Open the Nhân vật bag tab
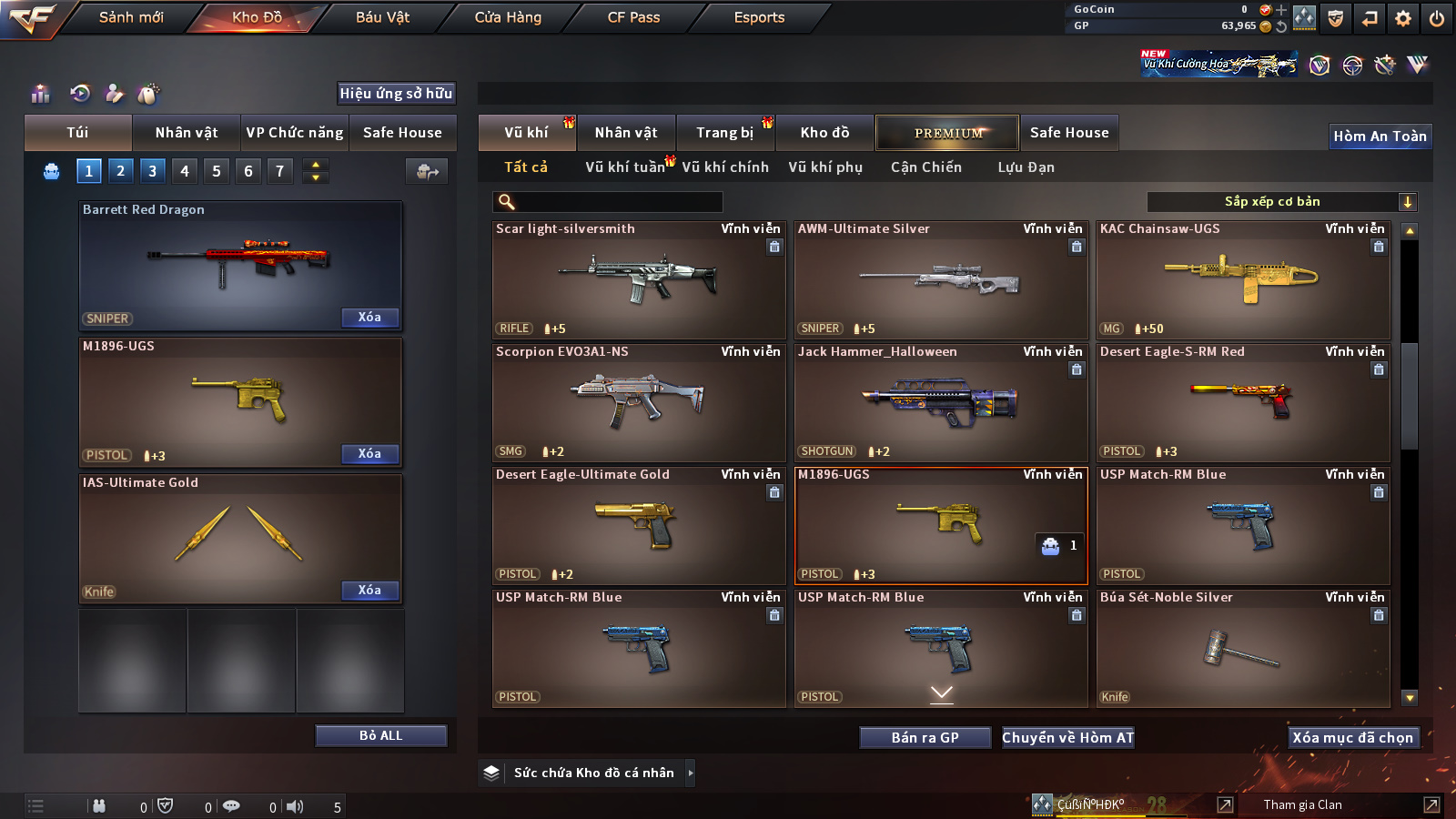Viewport: 1456px width, 819px height. click(x=187, y=133)
